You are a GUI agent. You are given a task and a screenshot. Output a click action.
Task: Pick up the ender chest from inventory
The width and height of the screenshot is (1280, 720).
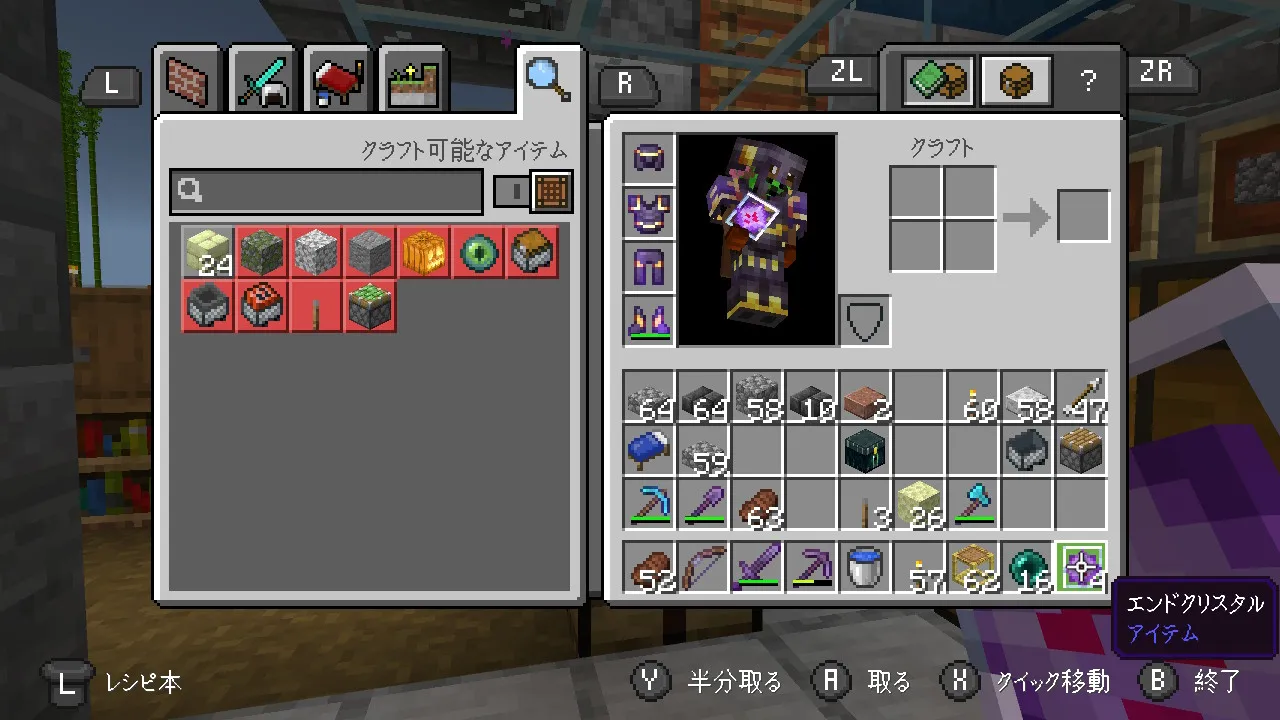coord(864,449)
